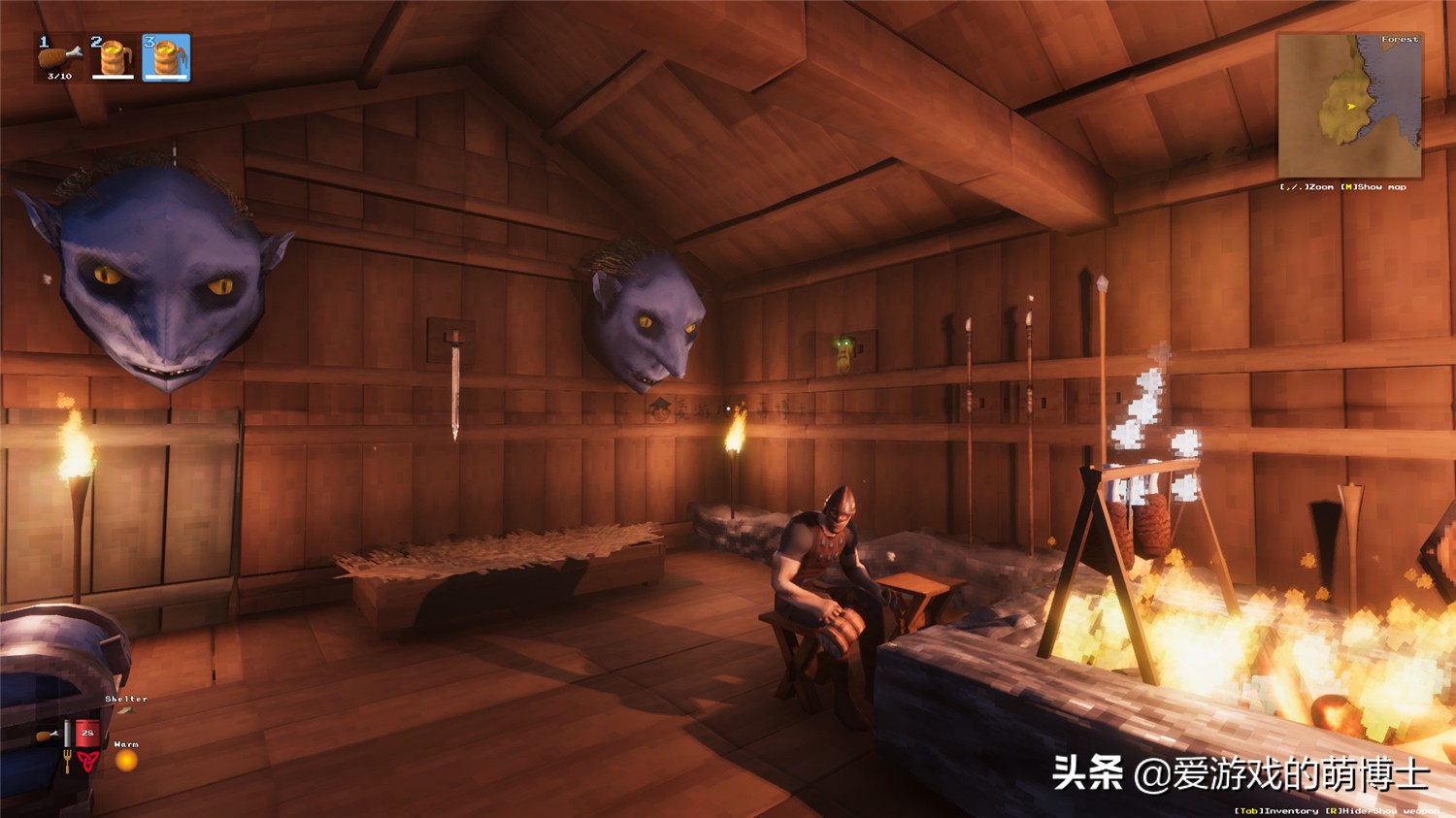Click the white durability bar under the slot 2 mug

pos(113,76)
